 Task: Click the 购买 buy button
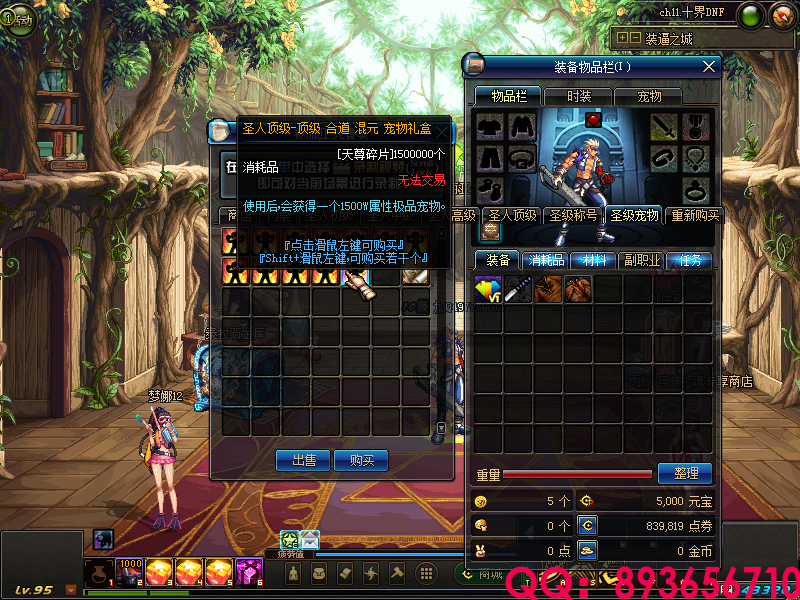pyautogui.click(x=361, y=460)
